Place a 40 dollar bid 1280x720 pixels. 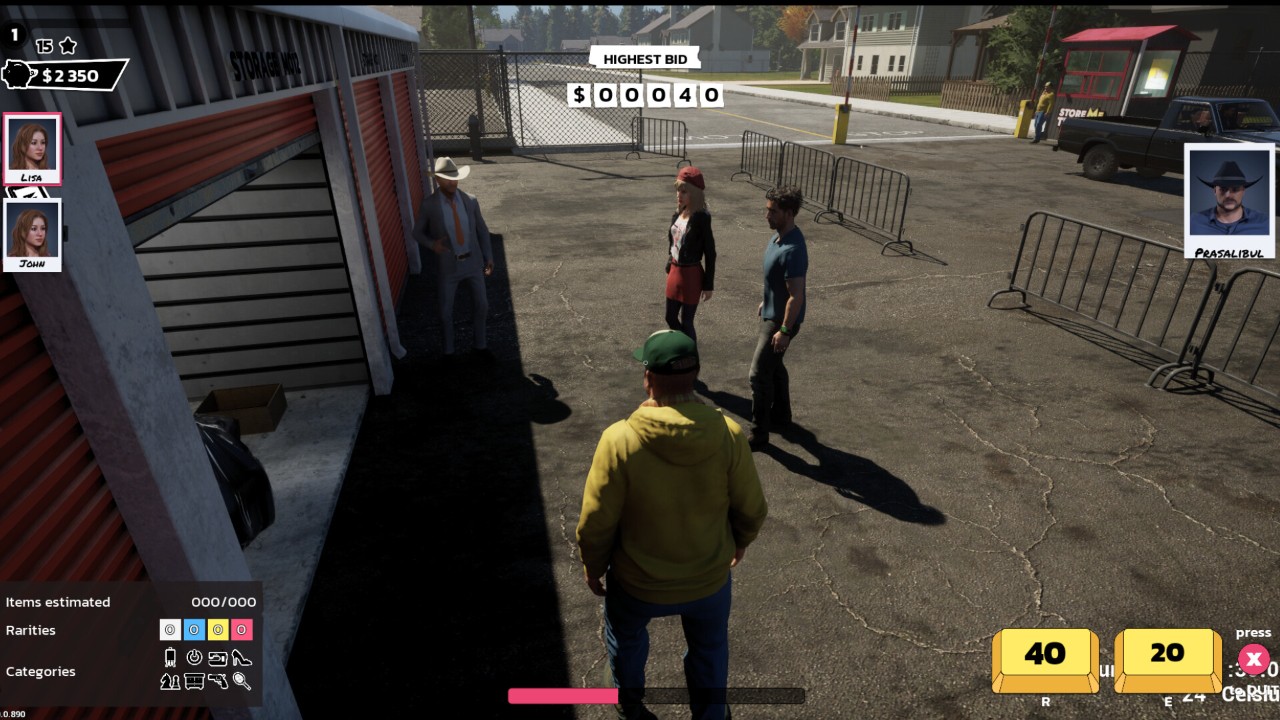(1045, 656)
